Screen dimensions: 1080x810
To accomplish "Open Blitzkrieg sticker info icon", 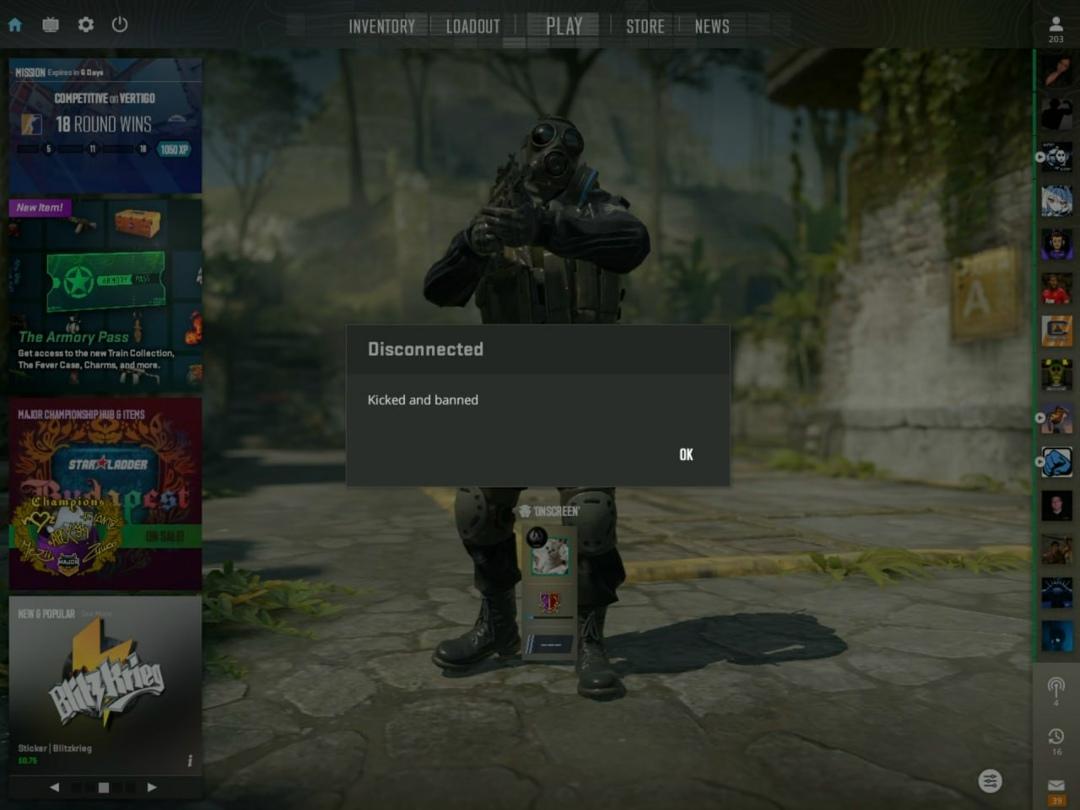I will pyautogui.click(x=190, y=761).
